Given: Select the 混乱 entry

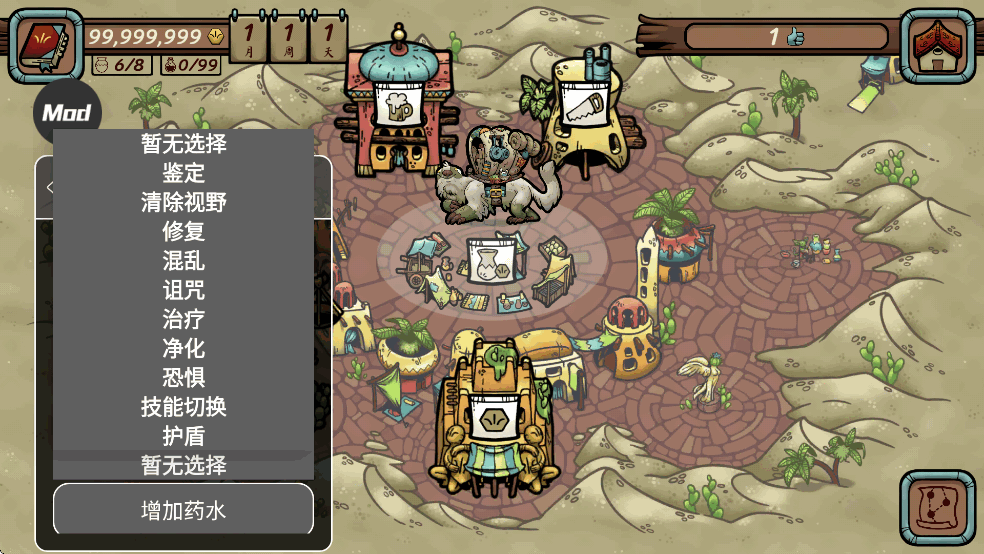Looking at the screenshot, I should 183,261.
